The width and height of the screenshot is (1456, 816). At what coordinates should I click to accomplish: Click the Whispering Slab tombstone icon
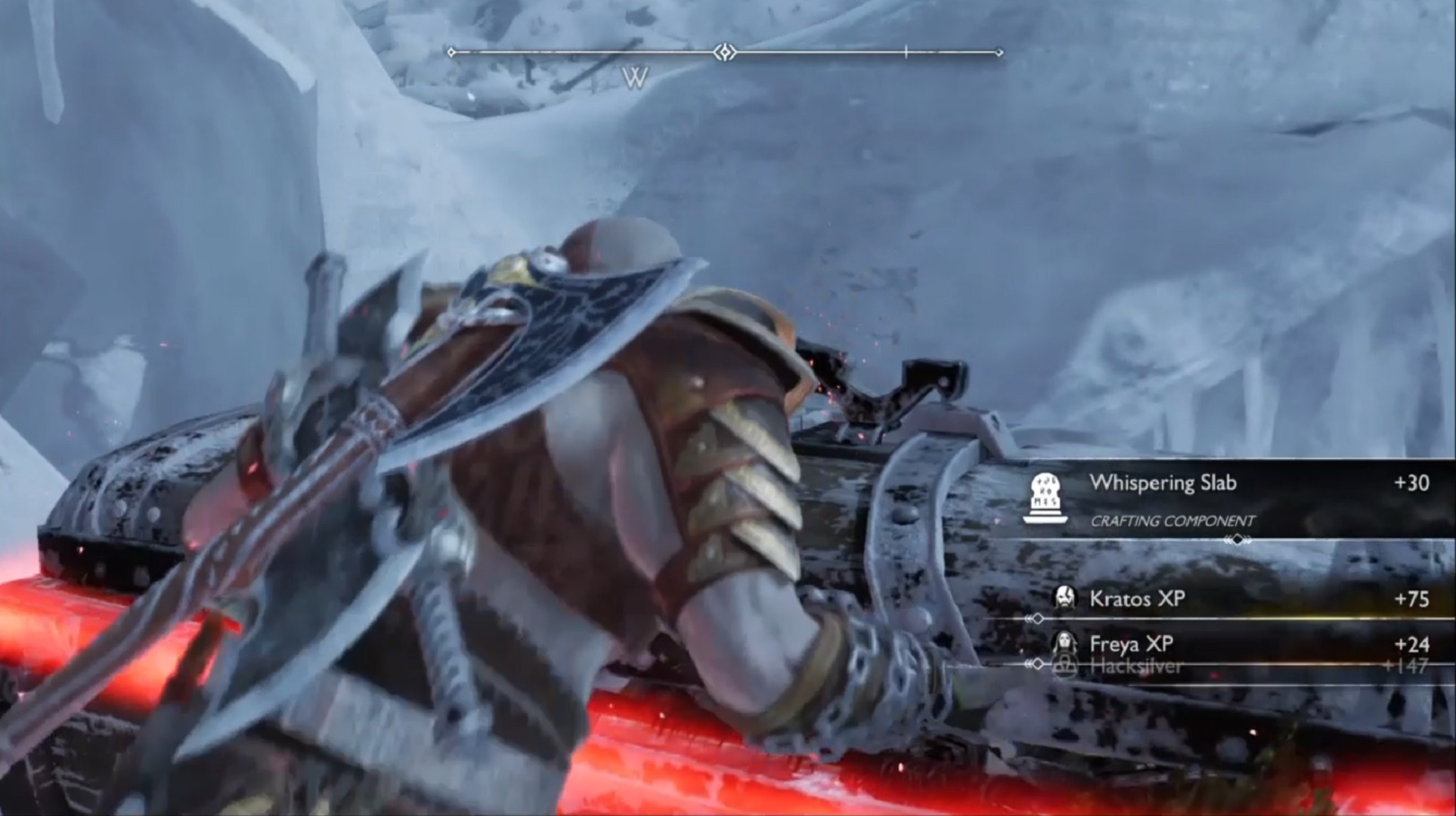tap(1046, 497)
